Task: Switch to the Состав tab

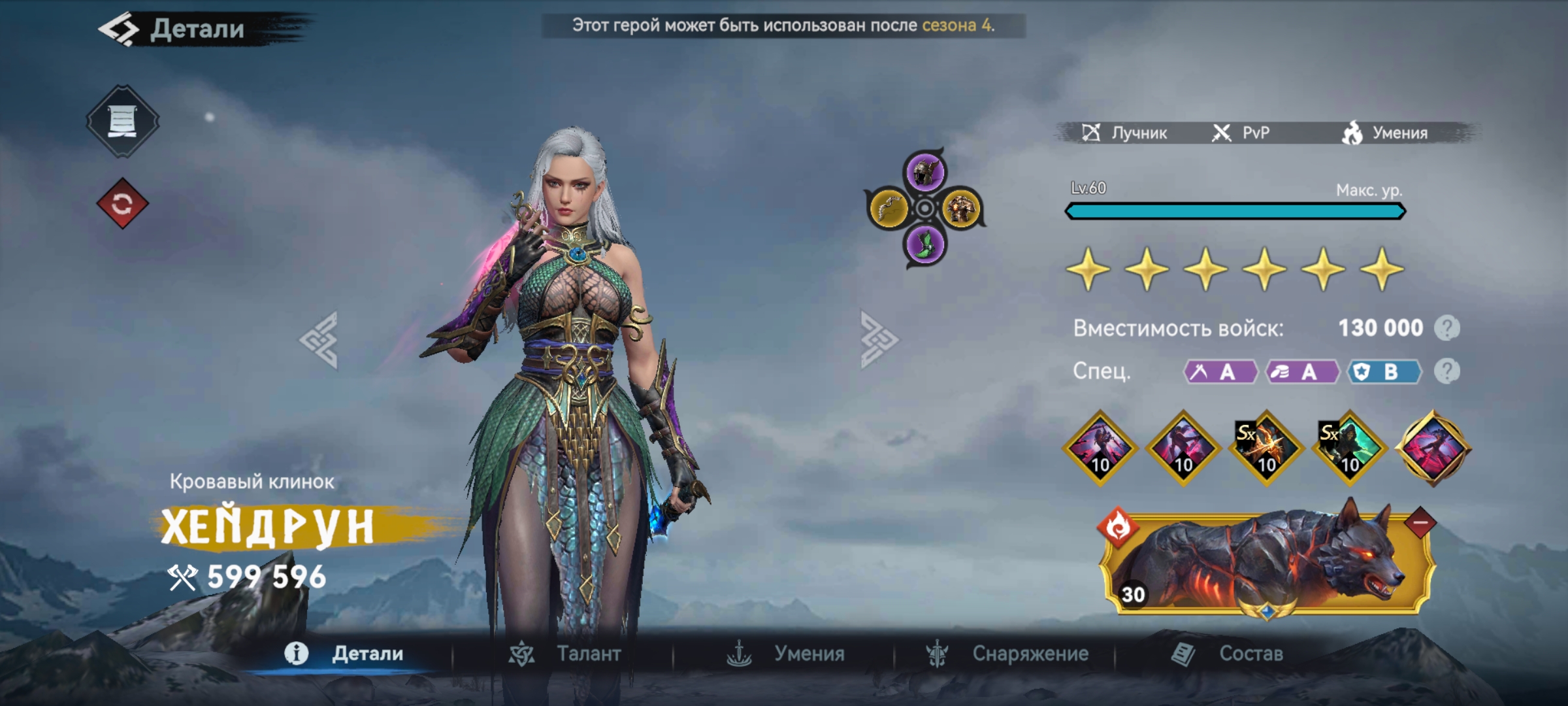Action: click(1227, 654)
